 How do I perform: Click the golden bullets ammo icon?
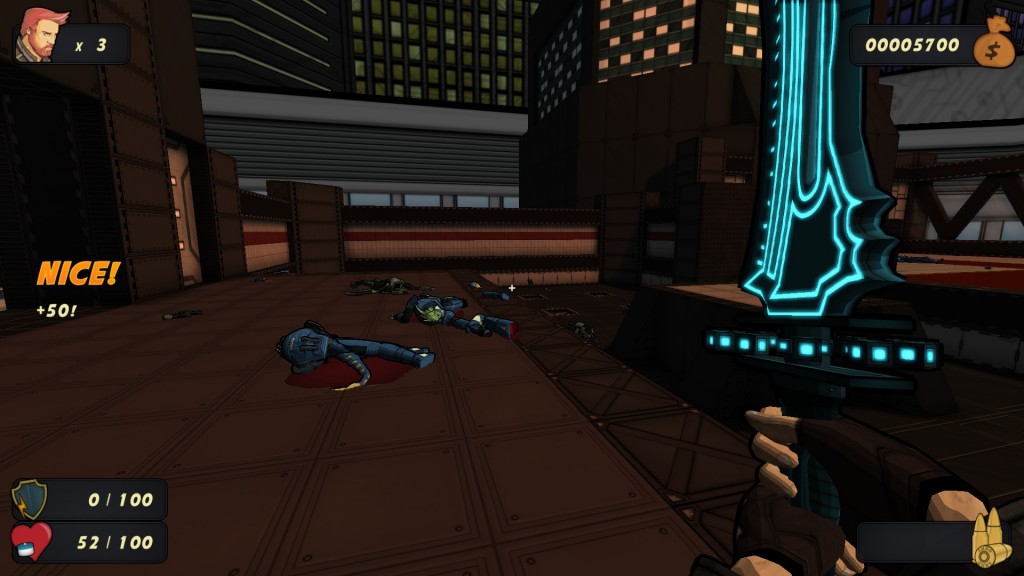tap(990, 540)
